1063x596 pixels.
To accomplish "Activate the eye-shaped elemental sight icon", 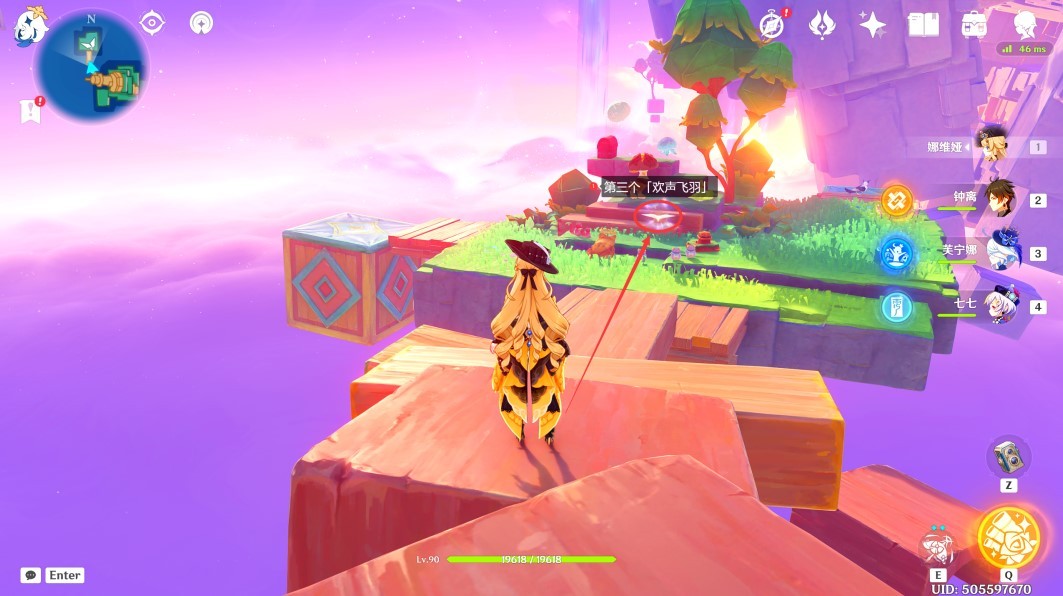I will point(152,22).
